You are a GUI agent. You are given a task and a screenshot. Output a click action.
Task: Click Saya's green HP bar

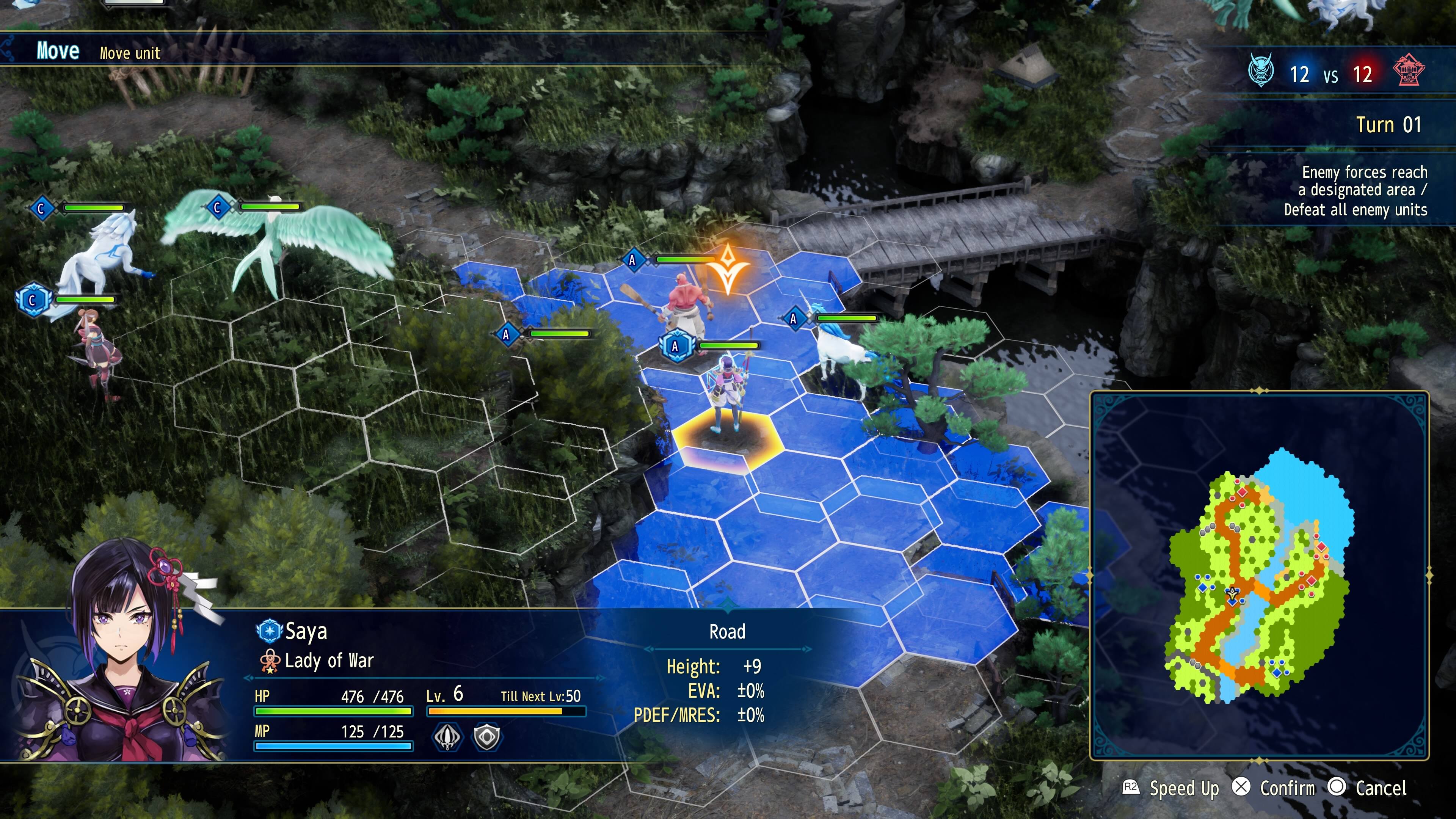[x=334, y=712]
